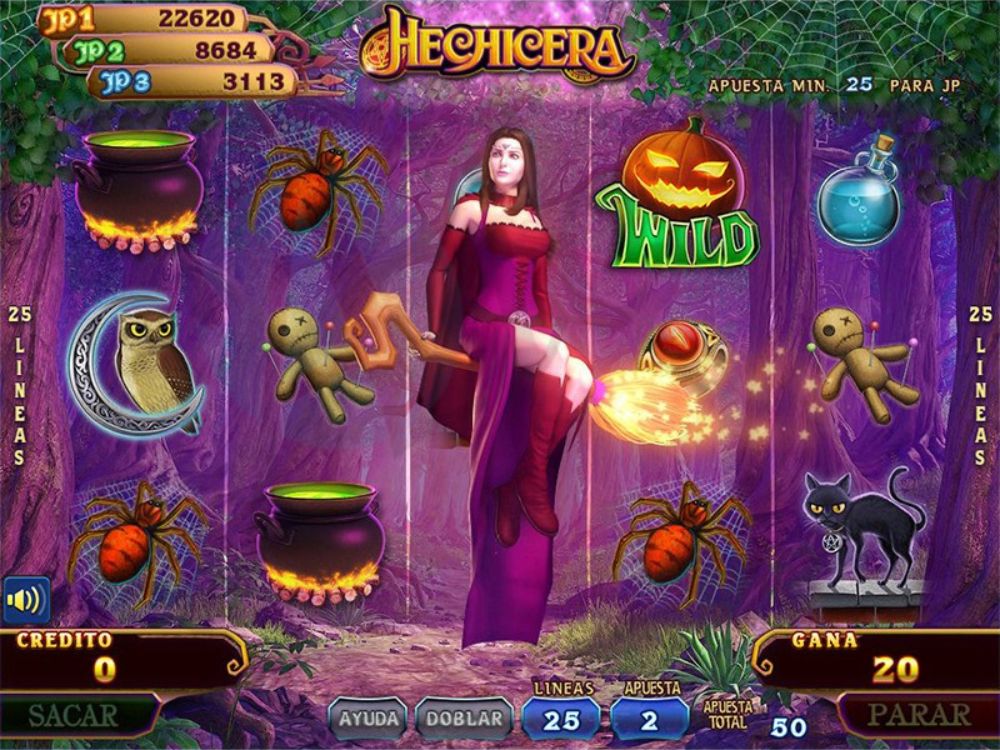1000x750 pixels.
Task: Toggle the sound speaker icon
Action: (25, 600)
